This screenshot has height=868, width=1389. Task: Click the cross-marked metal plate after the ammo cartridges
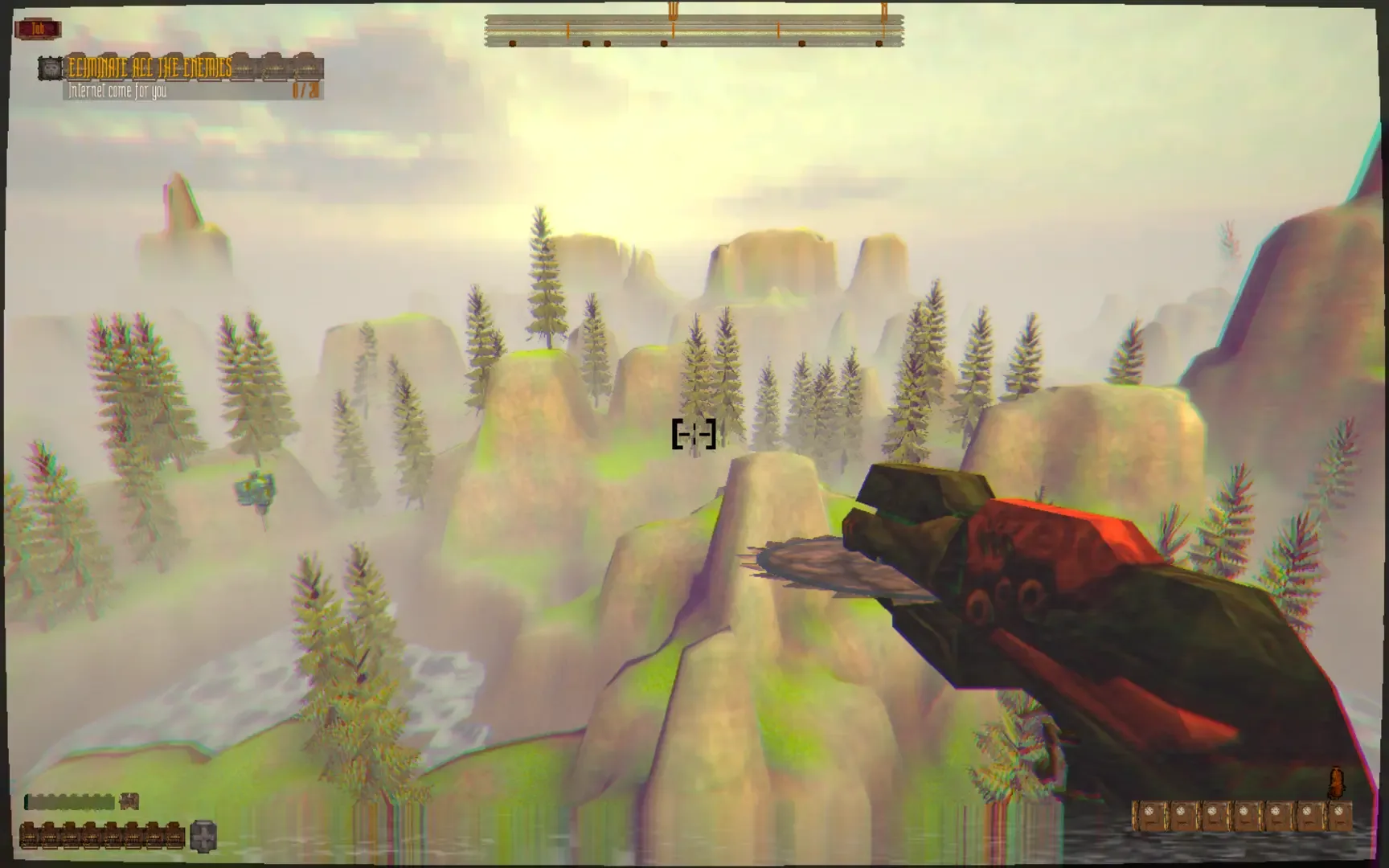(203, 837)
